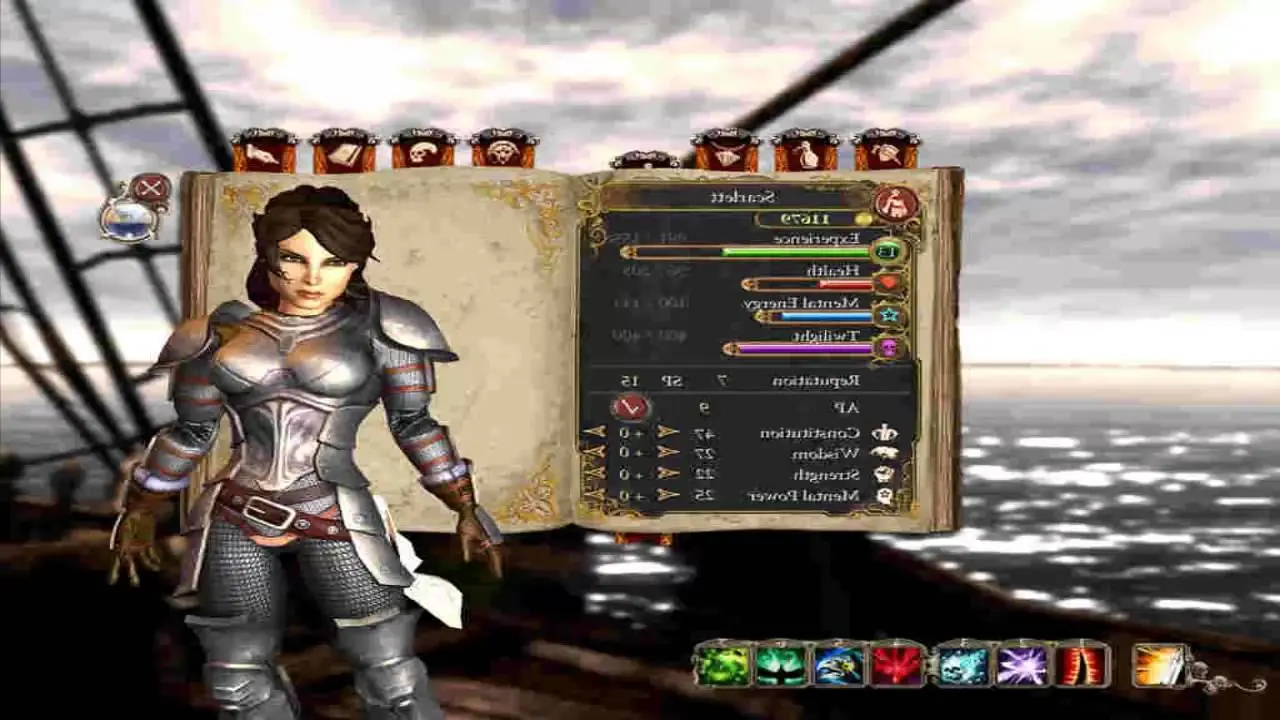Click the red character portrait icon beside Scarlett
This screenshot has height=720, width=1280.
coord(895,203)
